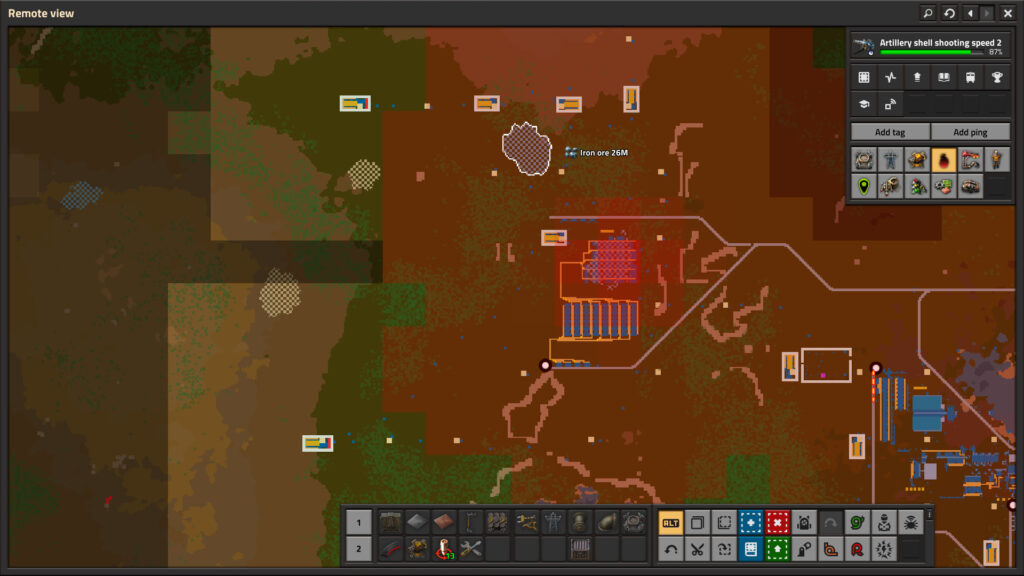This screenshot has width=1024, height=576.
Task: Choose the cut scissors tool
Action: (x=697, y=548)
